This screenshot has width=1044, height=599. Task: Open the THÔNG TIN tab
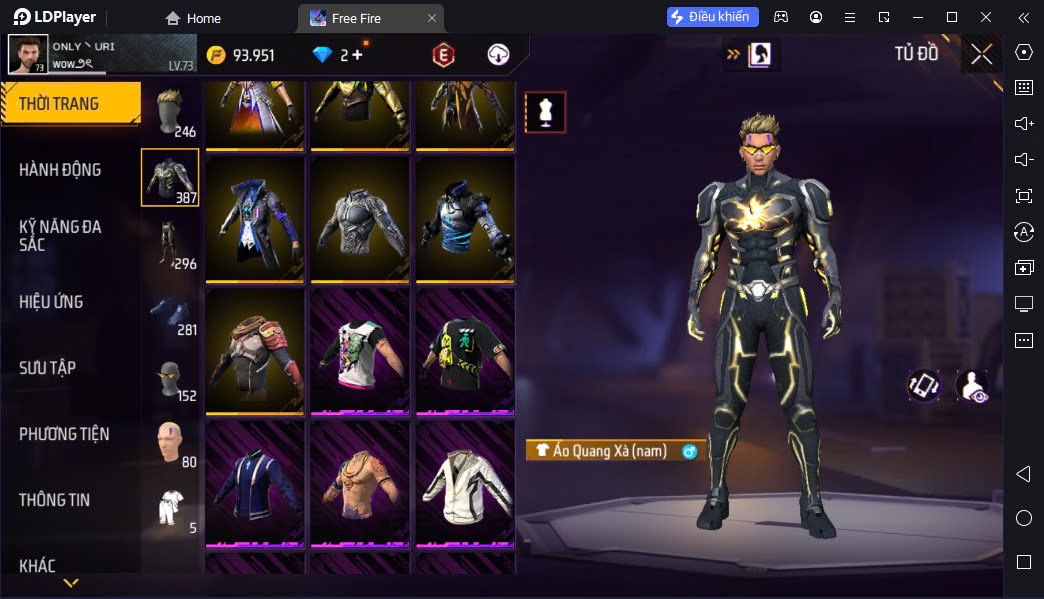(x=54, y=500)
